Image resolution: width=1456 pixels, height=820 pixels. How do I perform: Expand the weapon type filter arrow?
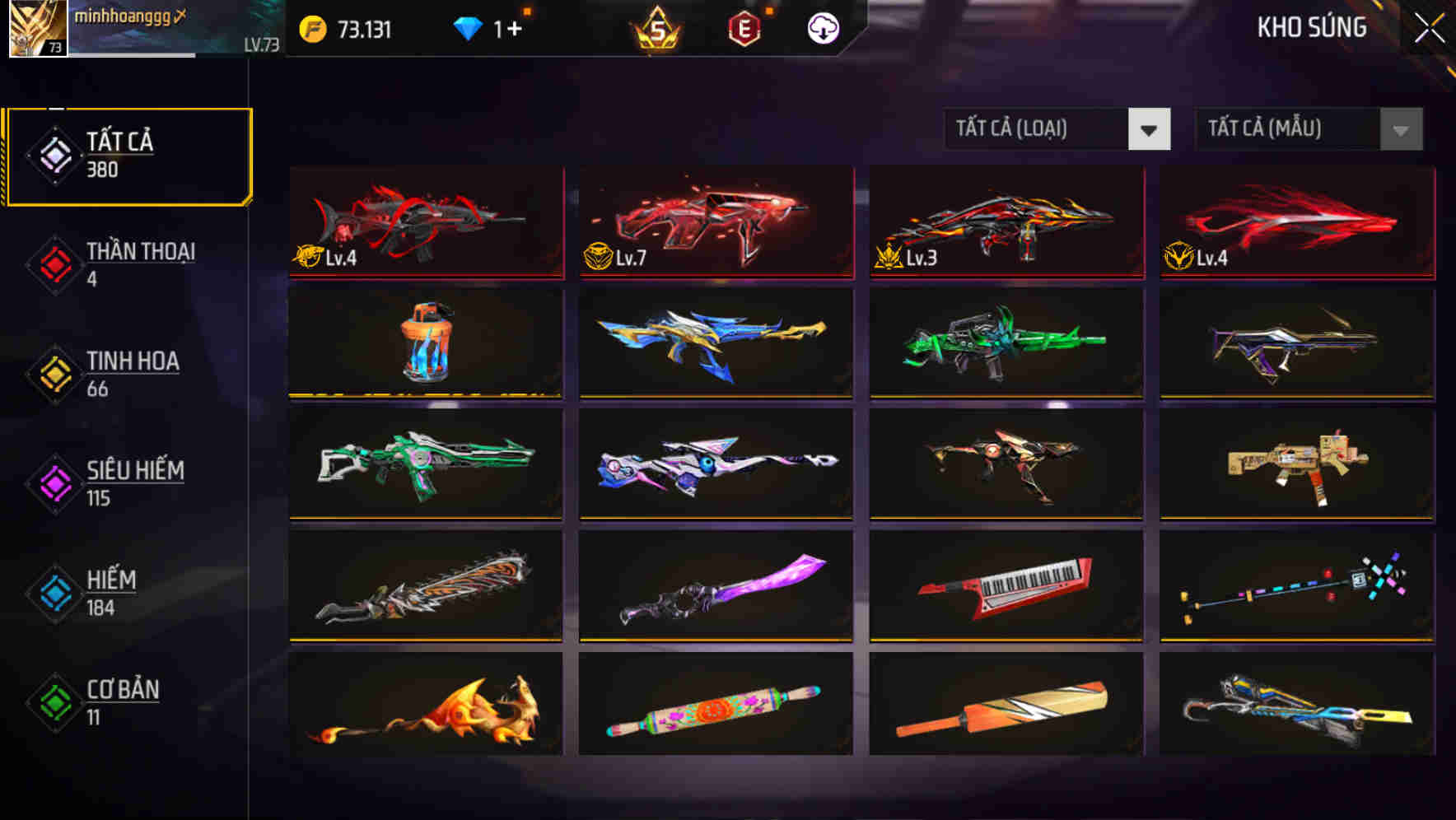tap(1150, 129)
